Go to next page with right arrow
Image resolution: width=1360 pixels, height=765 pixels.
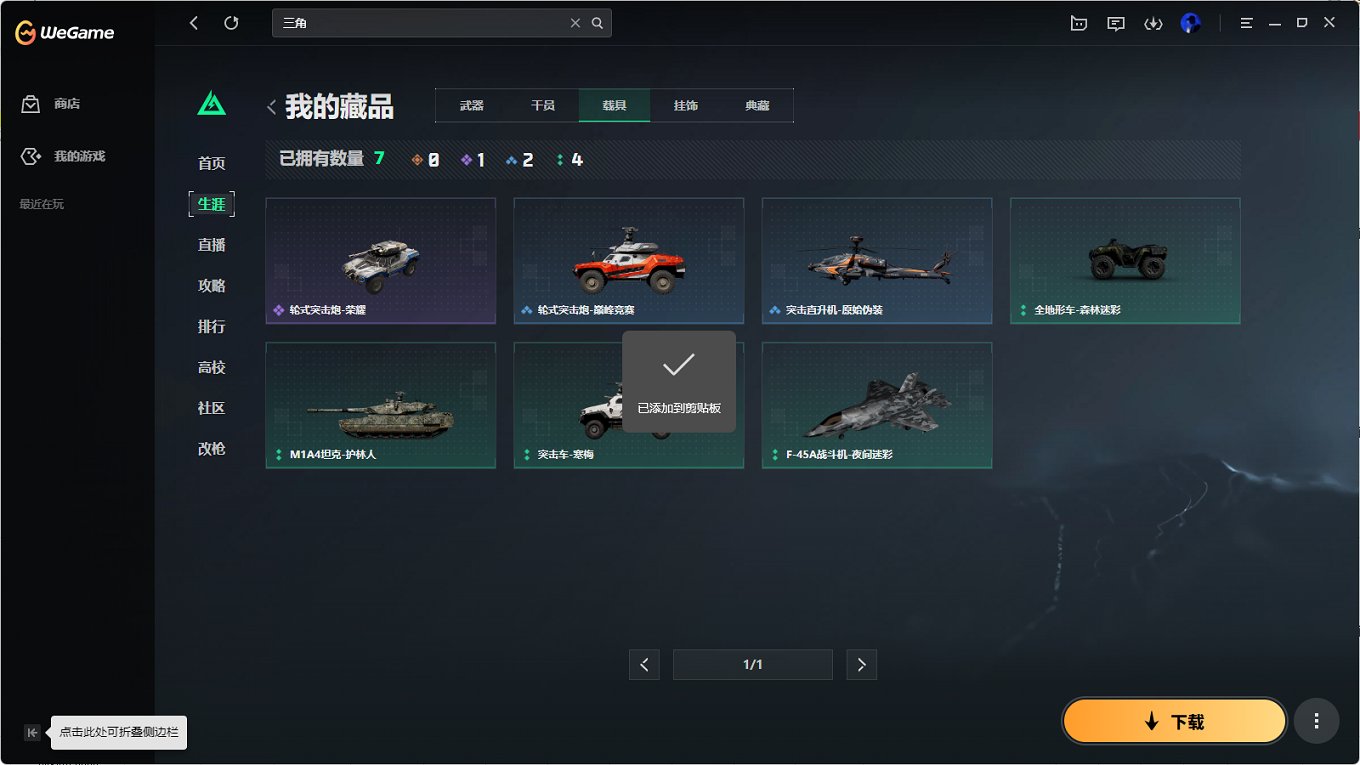tap(861, 664)
